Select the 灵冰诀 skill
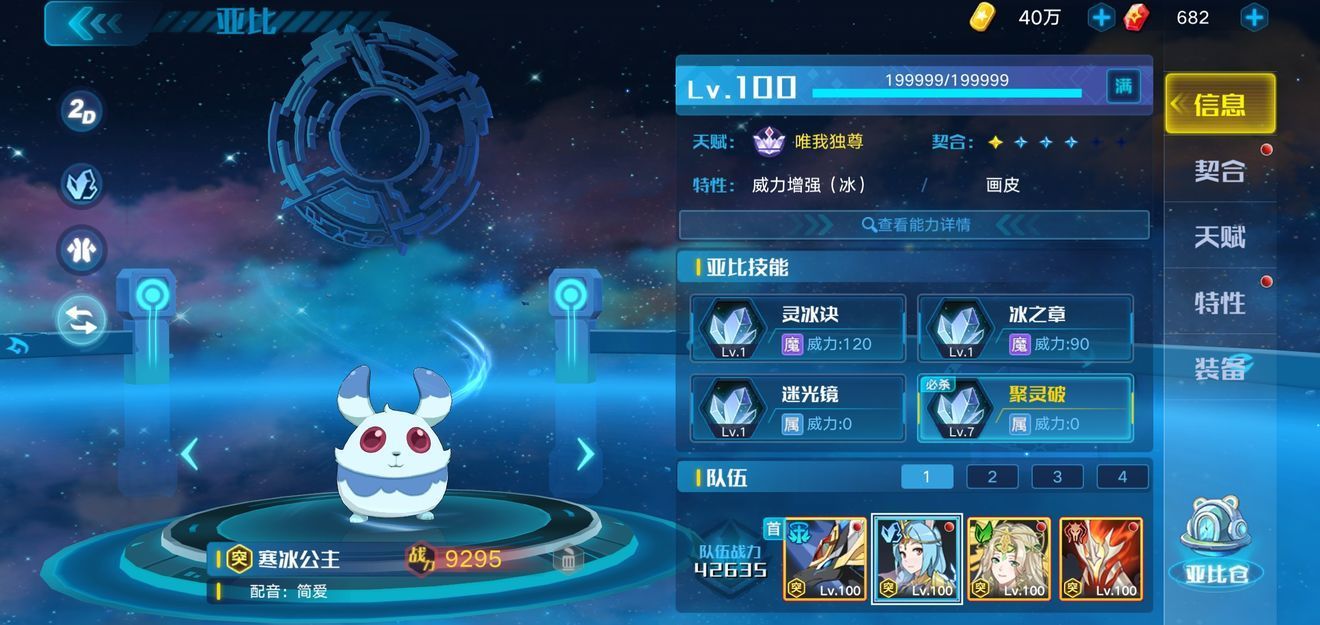 click(798, 328)
